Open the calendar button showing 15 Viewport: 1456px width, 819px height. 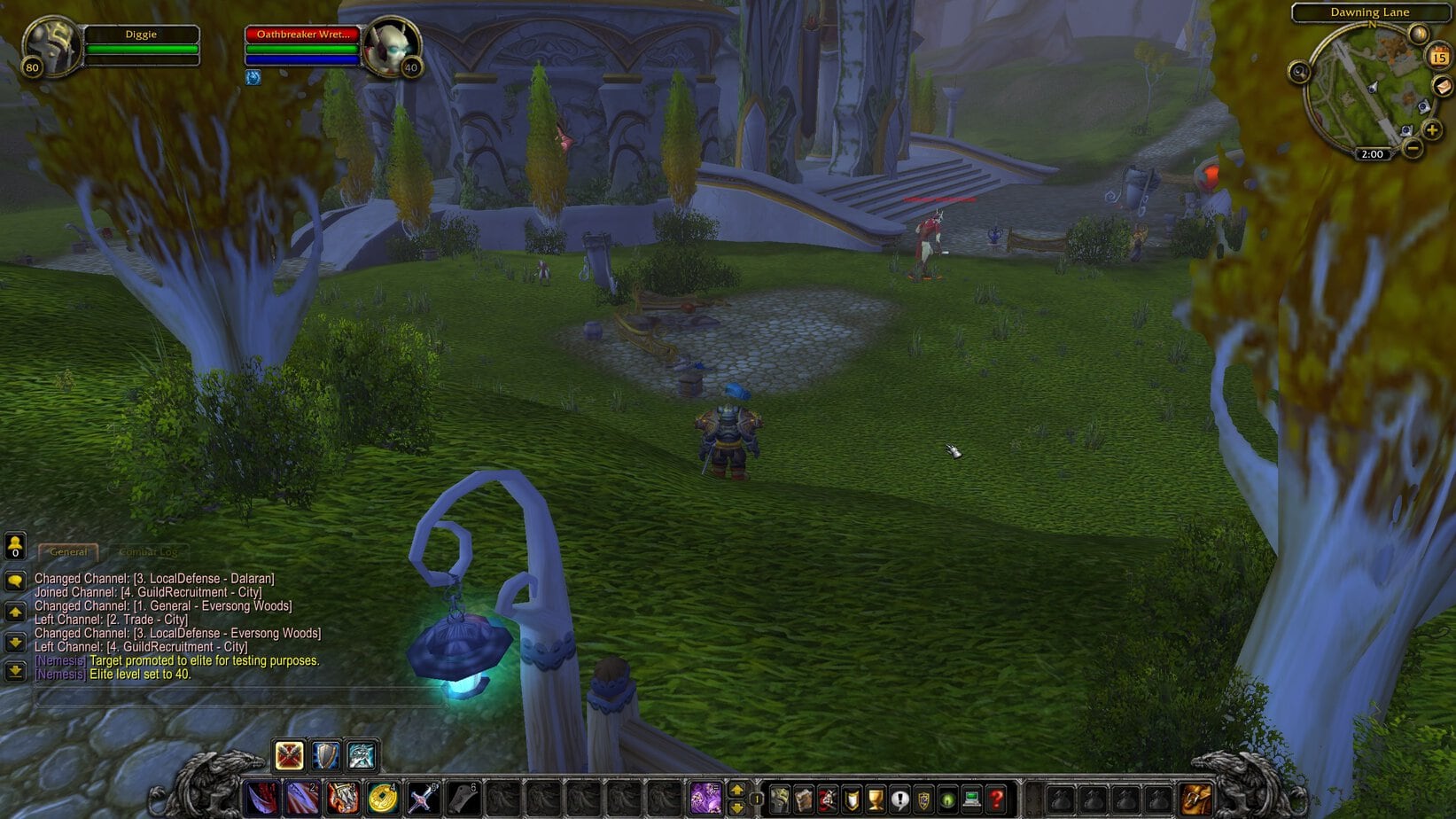point(1438,58)
